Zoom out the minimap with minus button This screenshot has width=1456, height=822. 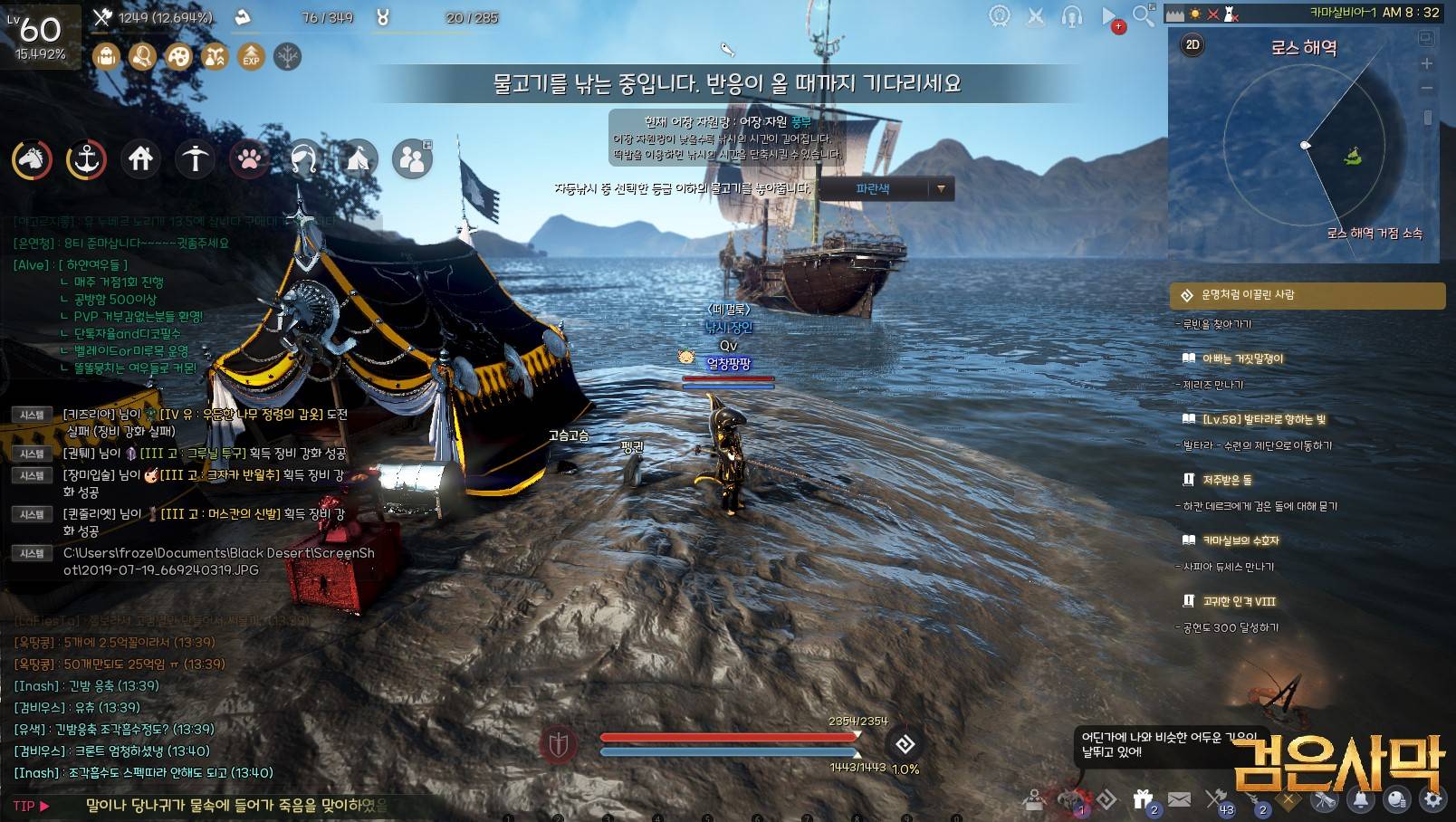pos(1426,88)
